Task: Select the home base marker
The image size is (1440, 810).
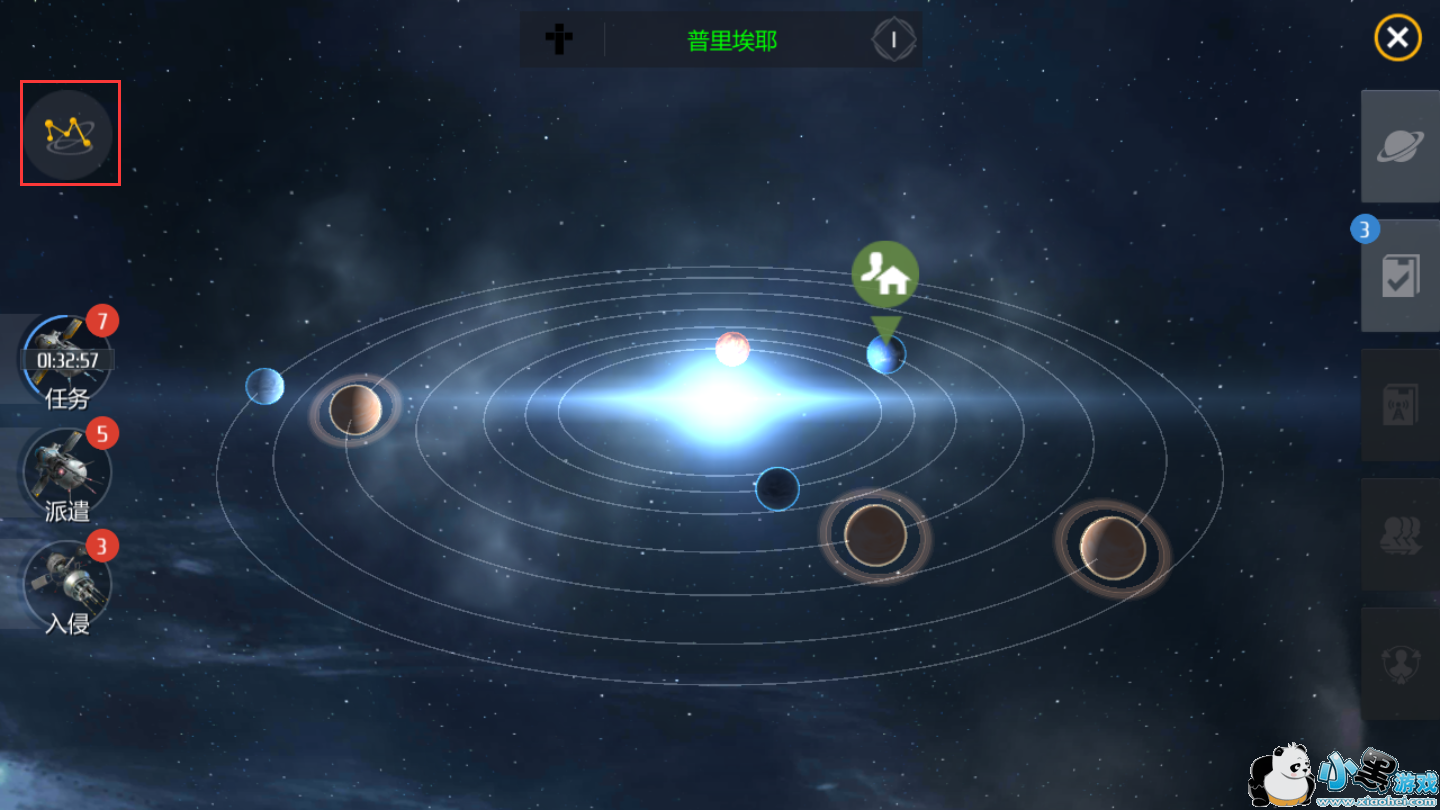Action: click(x=885, y=275)
